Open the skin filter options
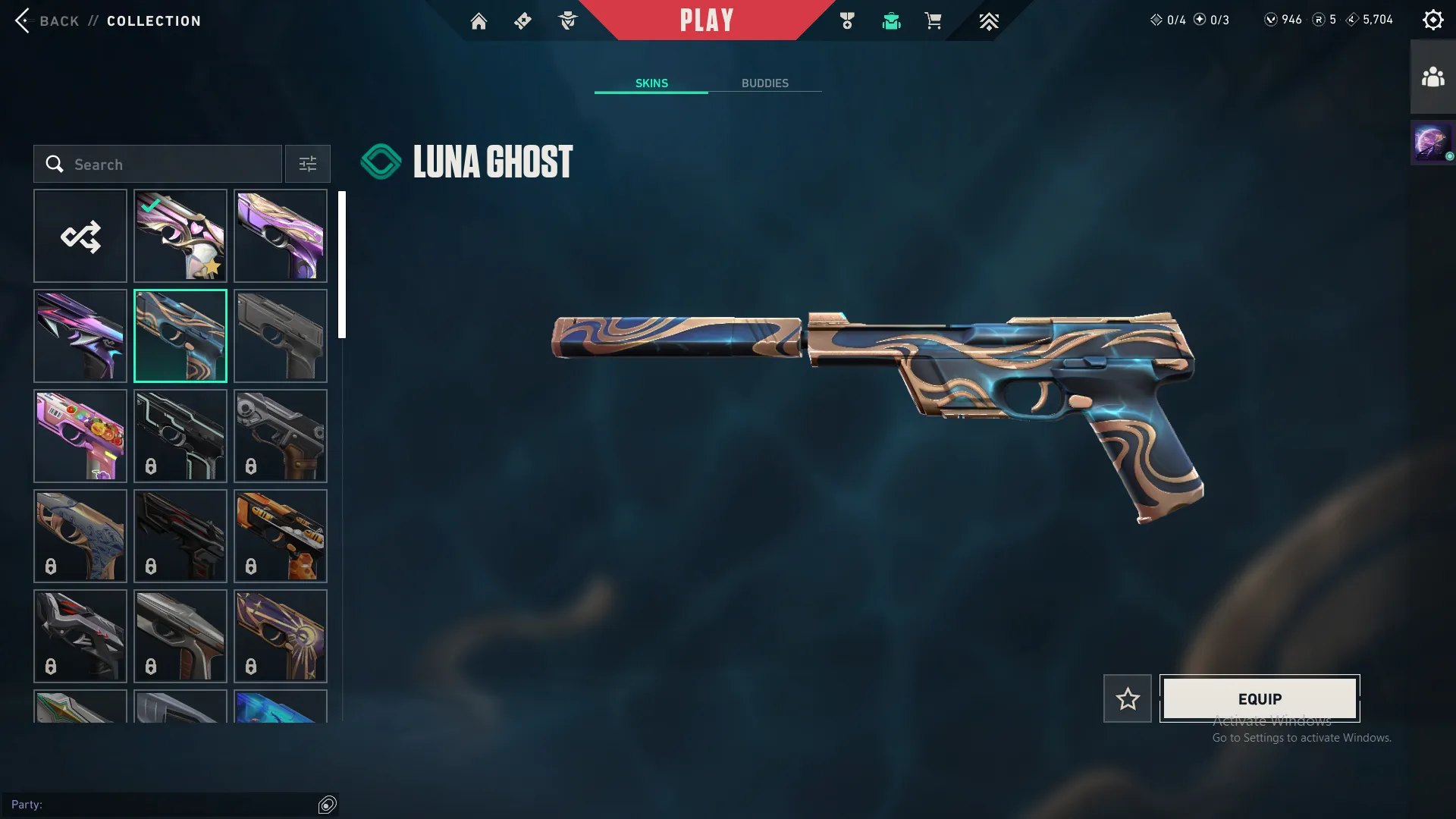 (307, 164)
